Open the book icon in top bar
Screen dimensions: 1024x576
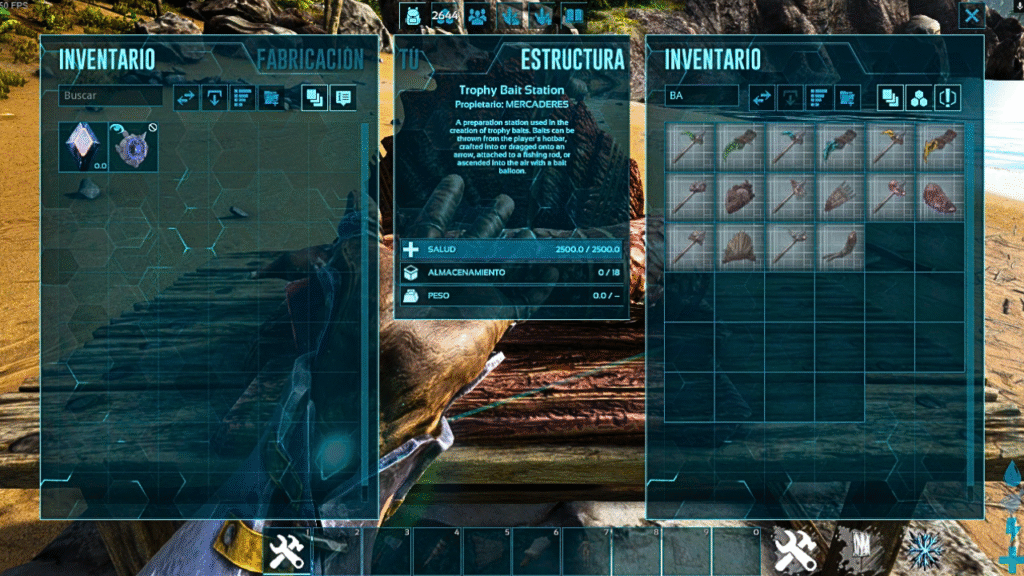(x=573, y=16)
